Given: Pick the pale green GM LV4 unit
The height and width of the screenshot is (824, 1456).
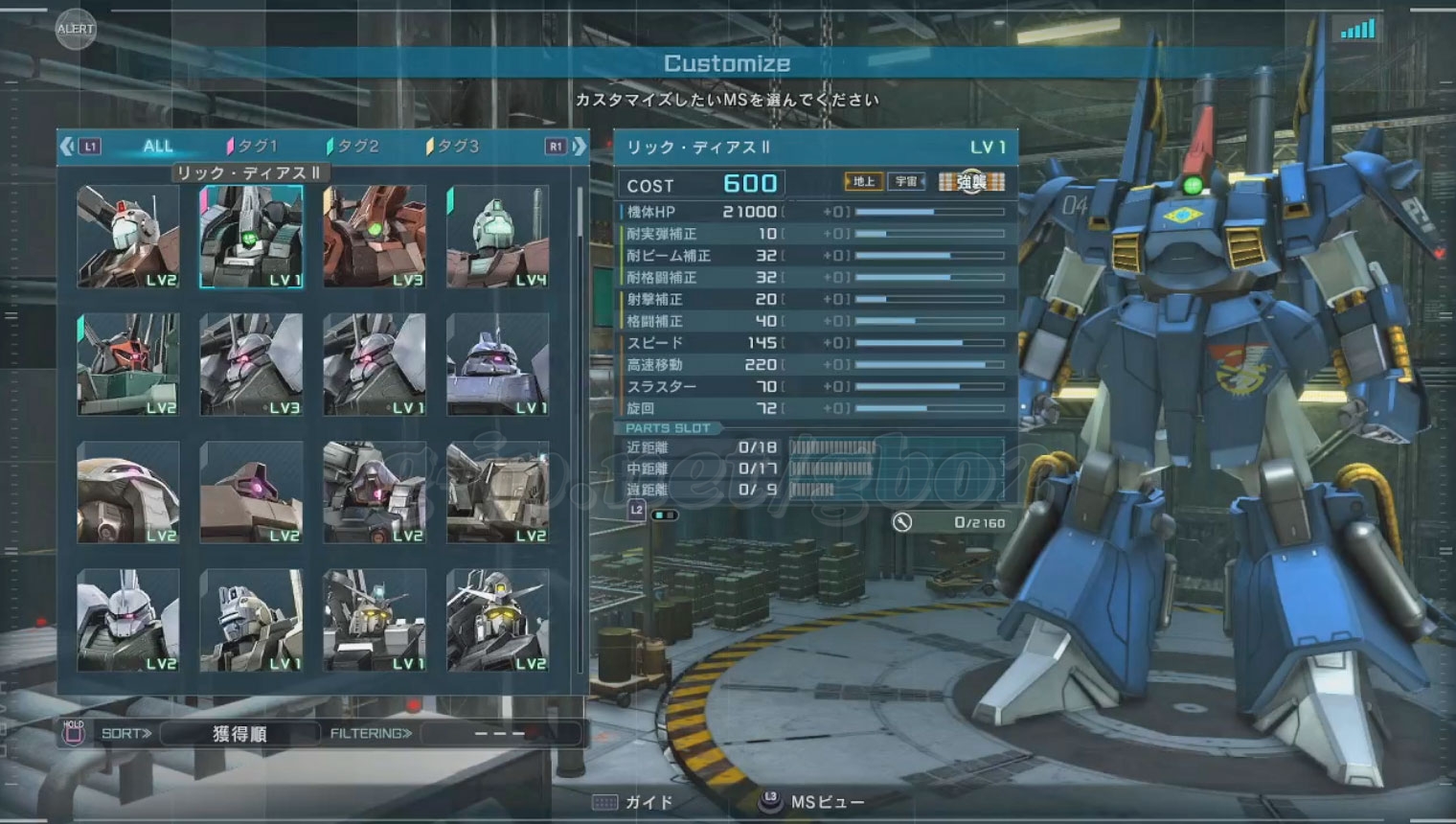Looking at the screenshot, I should [498, 237].
